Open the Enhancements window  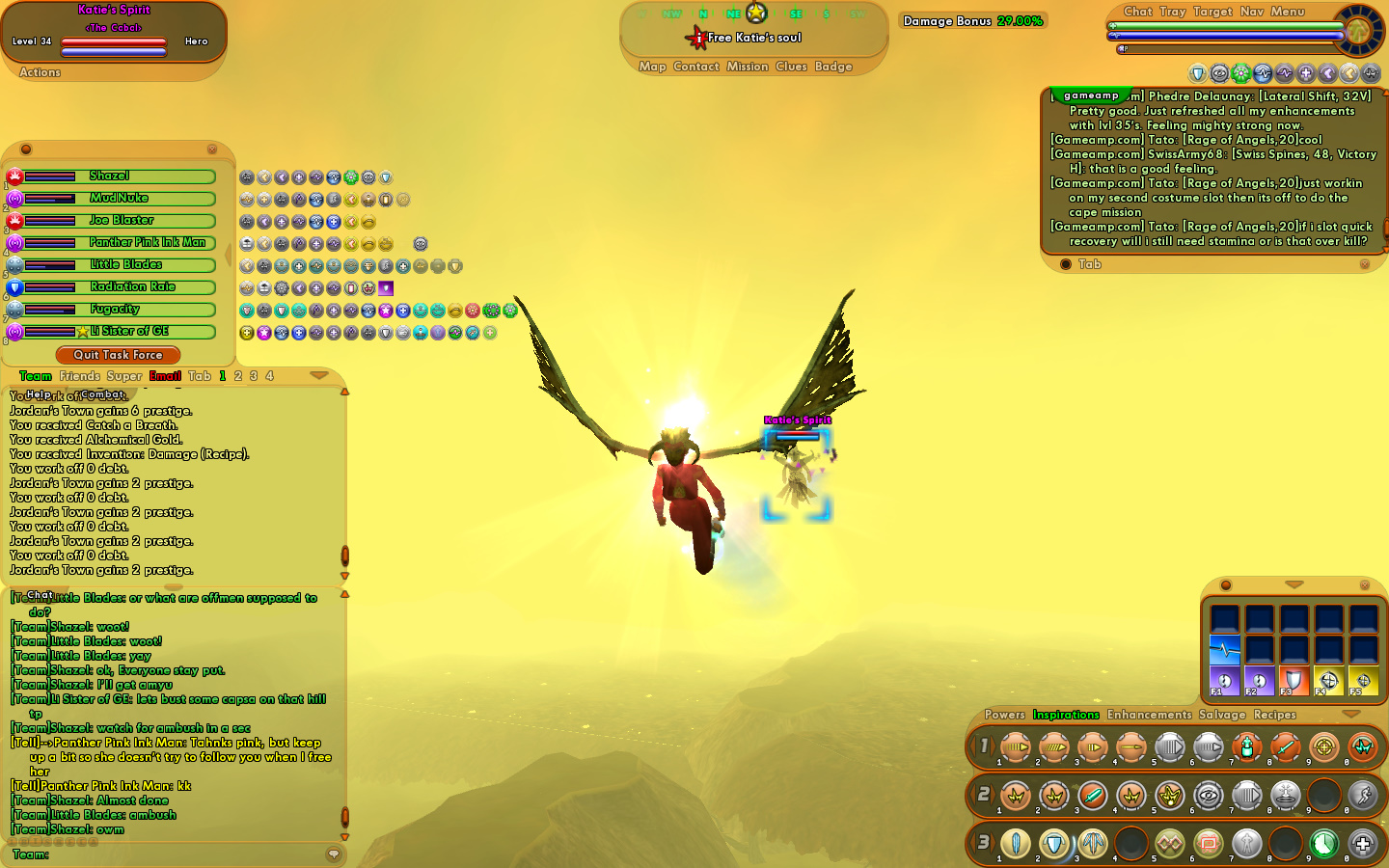click(x=1149, y=715)
